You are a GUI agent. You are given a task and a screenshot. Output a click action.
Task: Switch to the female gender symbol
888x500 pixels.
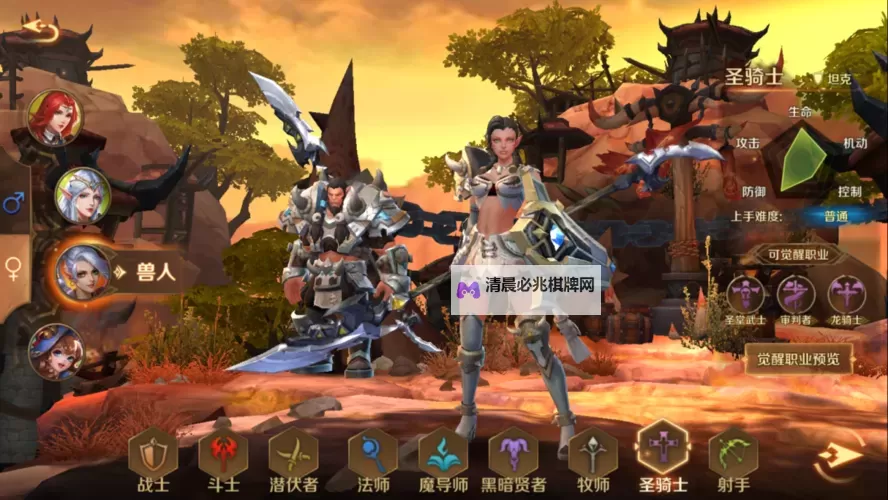click(14, 268)
